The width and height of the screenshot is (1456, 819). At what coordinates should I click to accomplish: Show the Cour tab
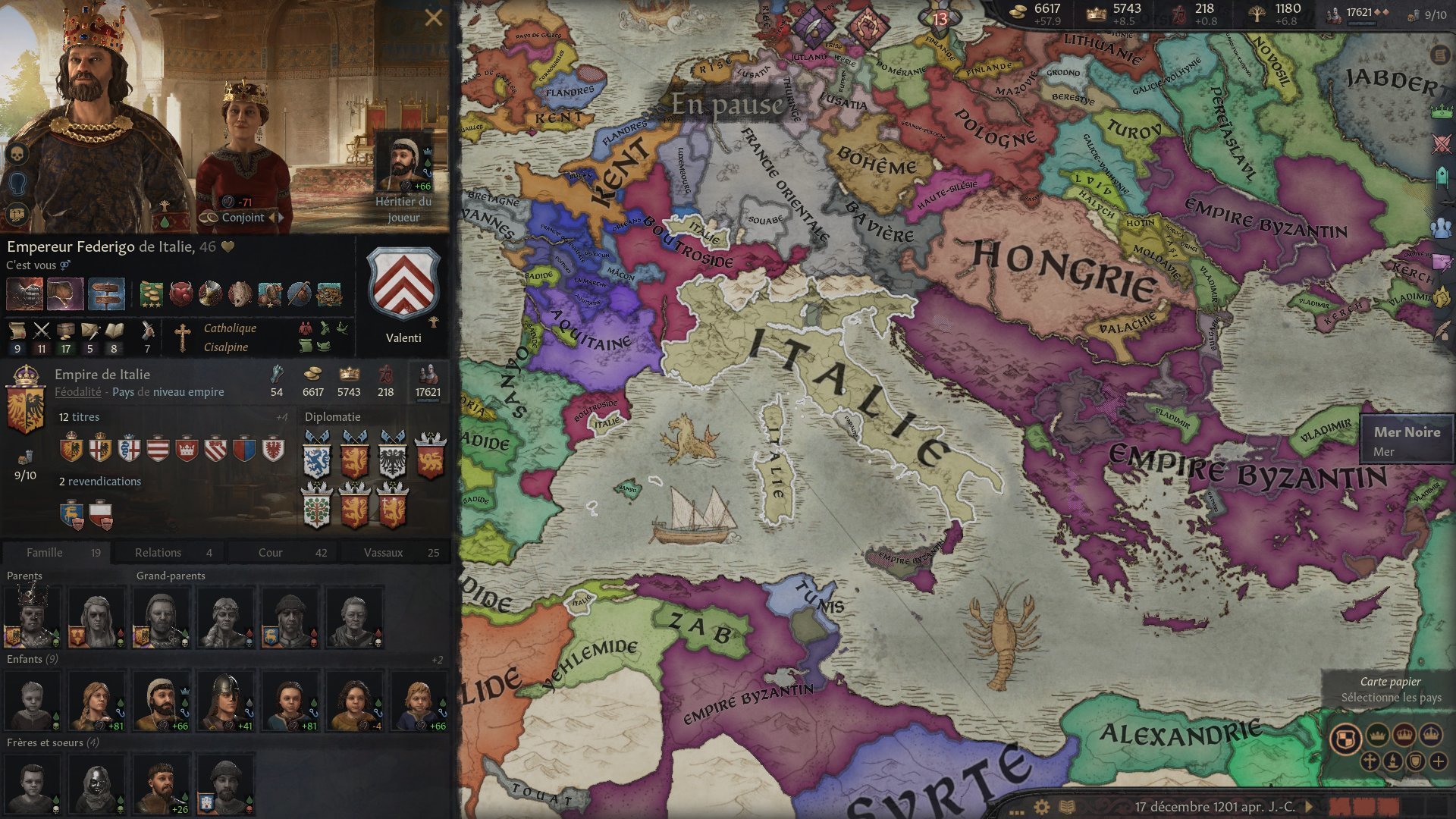point(281,552)
